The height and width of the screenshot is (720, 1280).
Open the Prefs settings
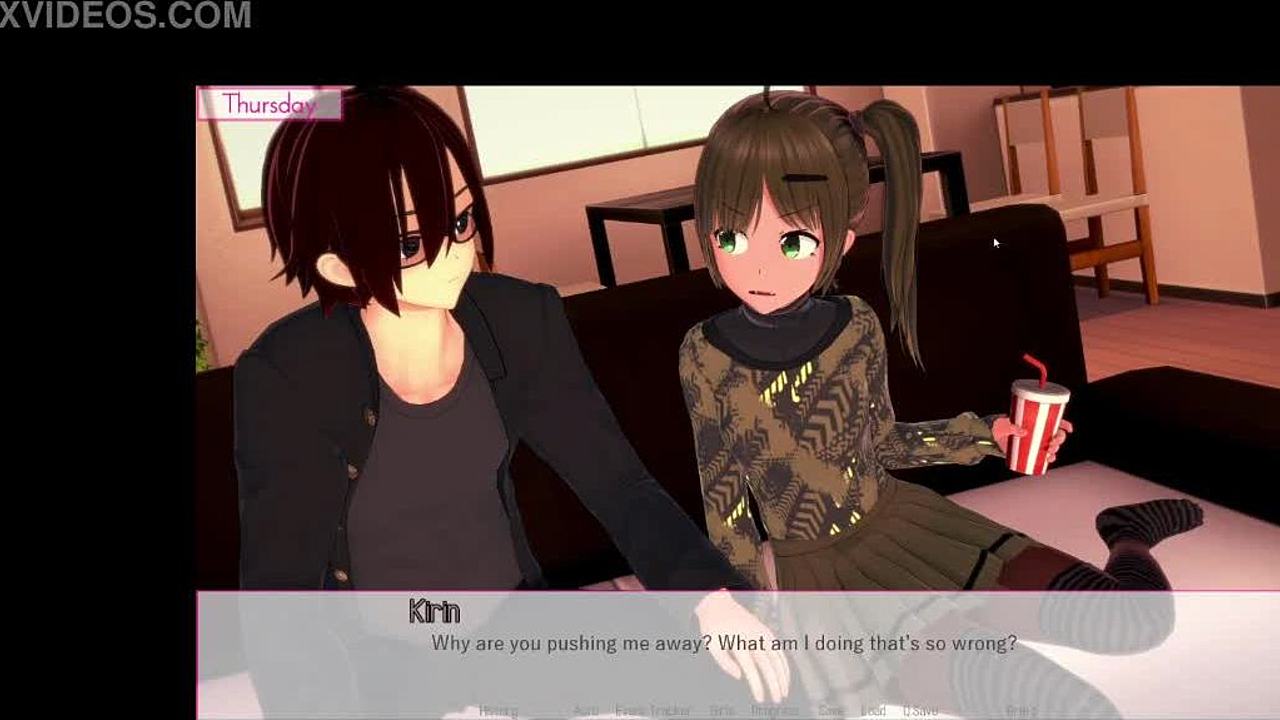1021,711
